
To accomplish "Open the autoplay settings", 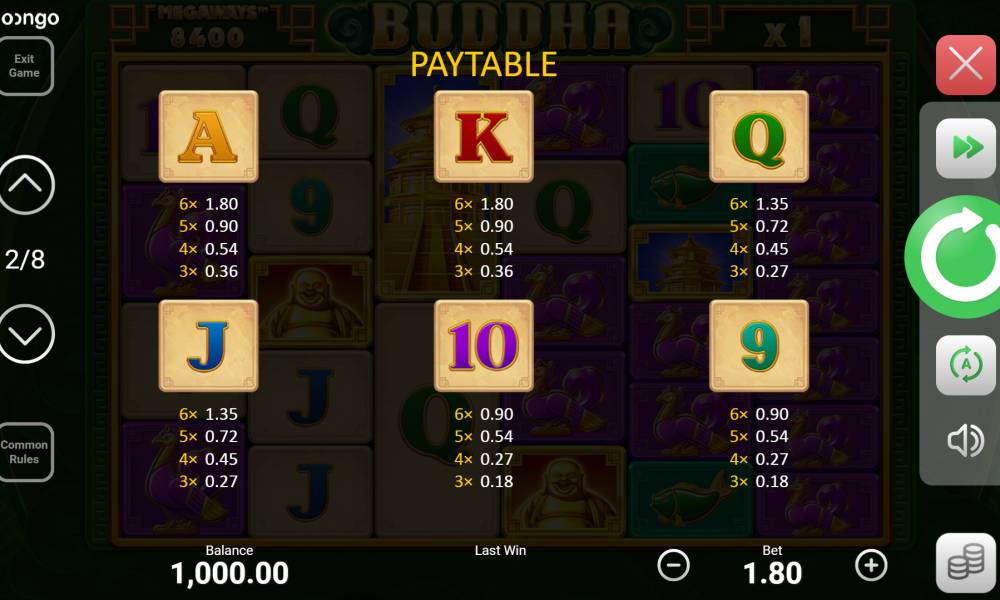I will tap(965, 365).
